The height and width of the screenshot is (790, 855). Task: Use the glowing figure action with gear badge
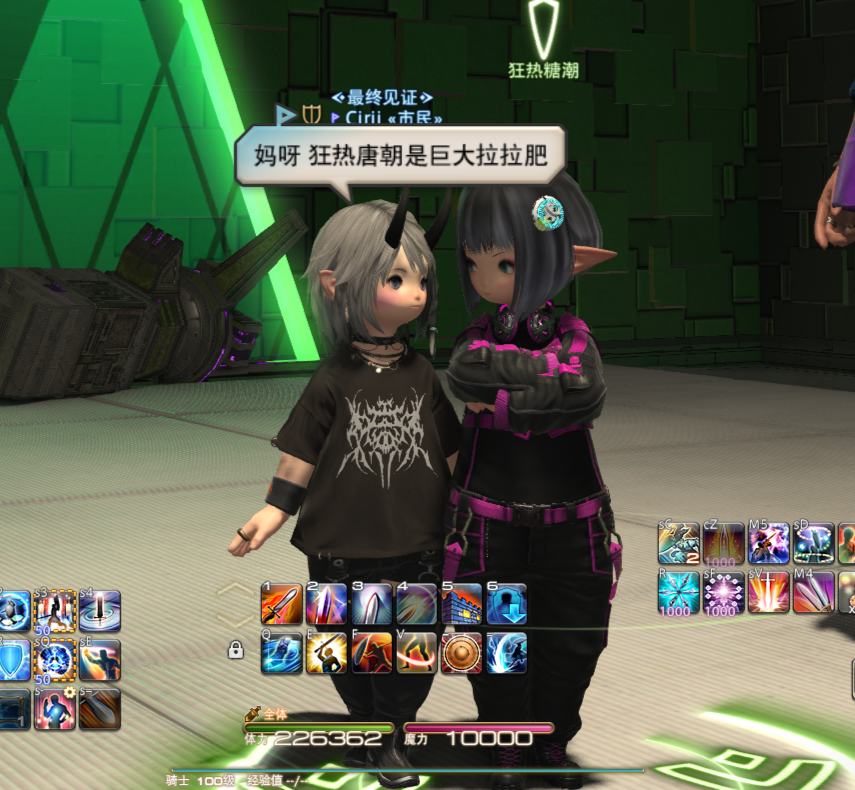(55, 708)
